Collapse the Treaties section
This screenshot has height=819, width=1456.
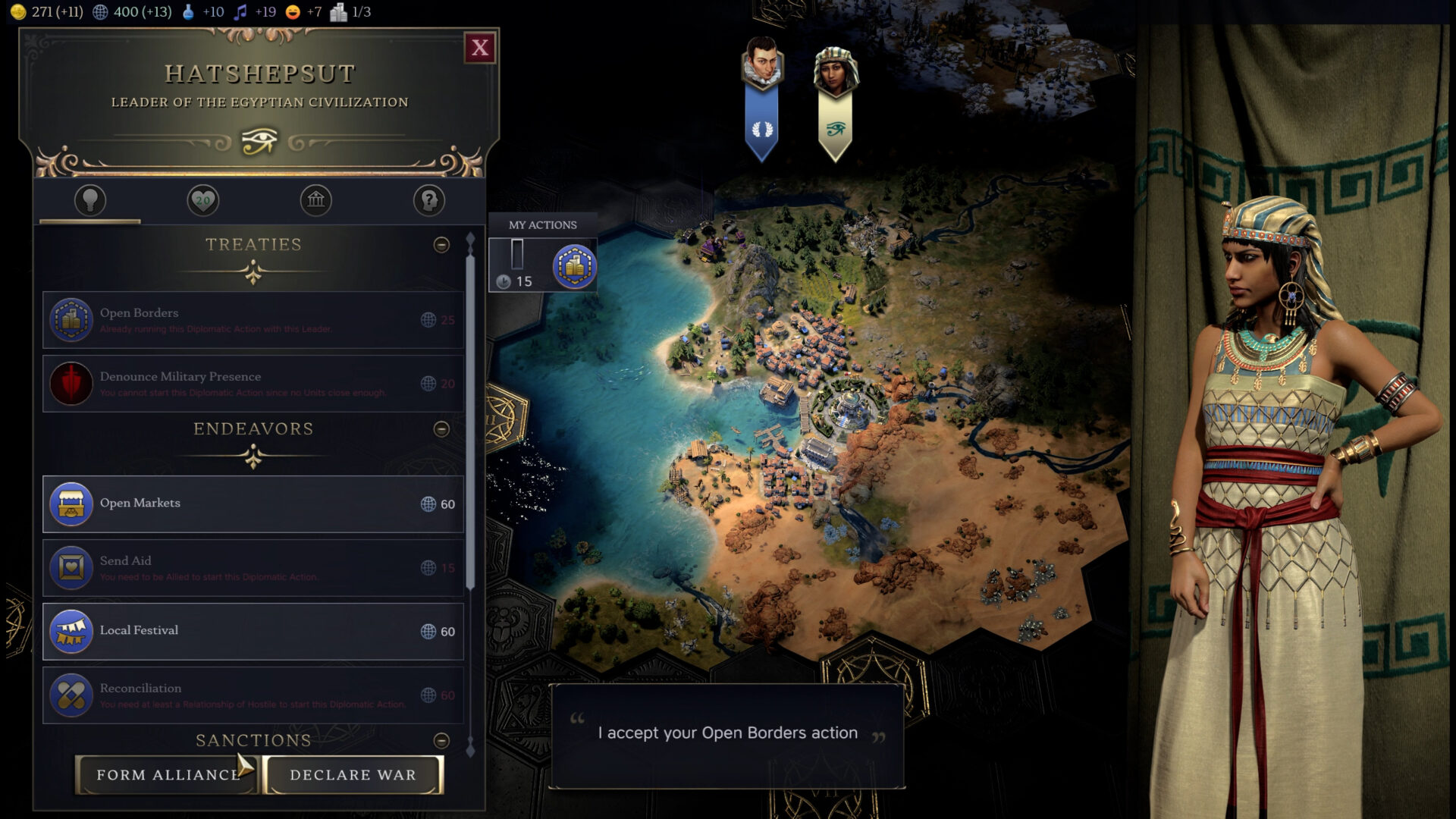pos(442,243)
